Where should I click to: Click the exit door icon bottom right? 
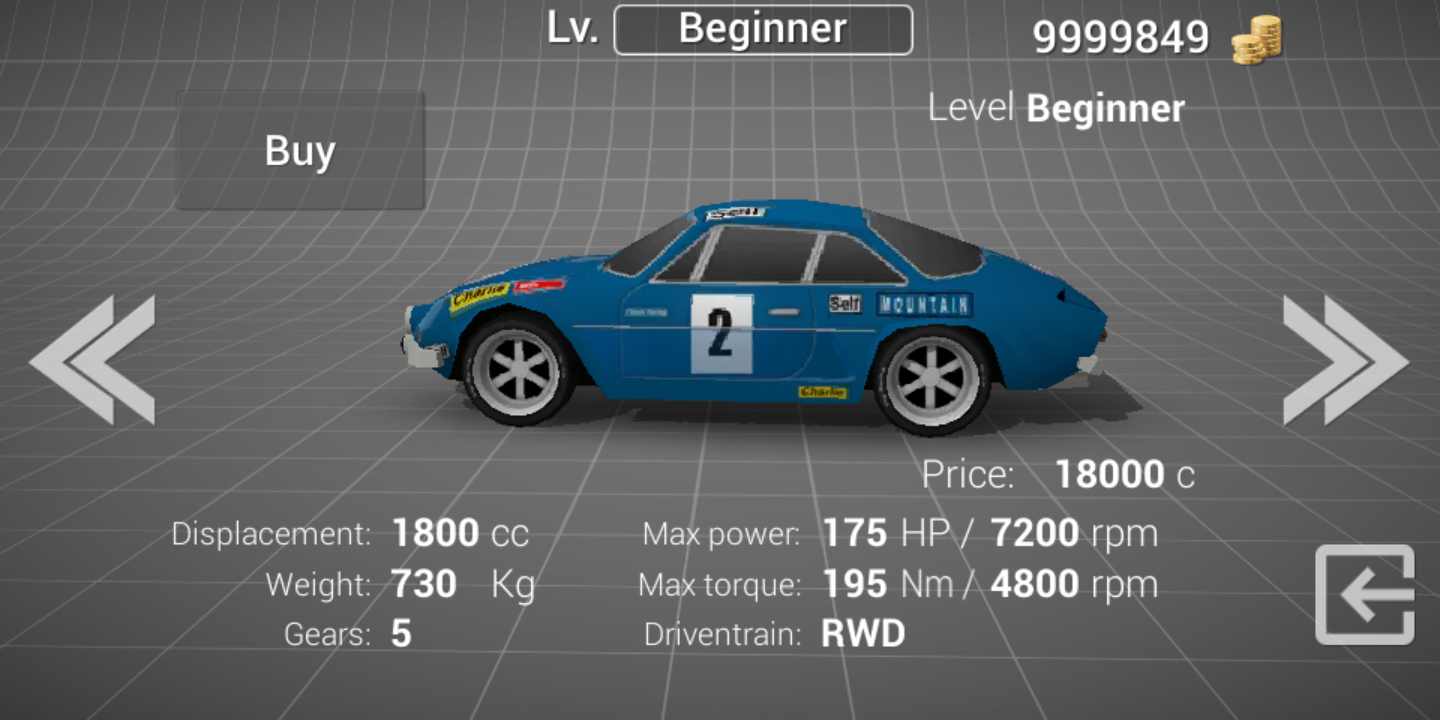tap(1366, 595)
